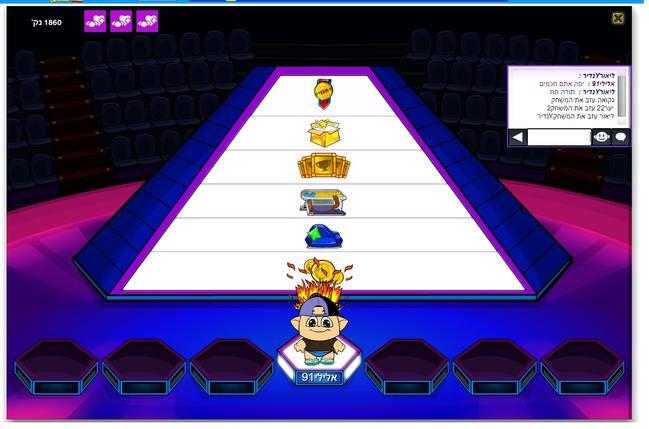Open the smiley emoji picker in chat

pyautogui.click(x=601, y=137)
